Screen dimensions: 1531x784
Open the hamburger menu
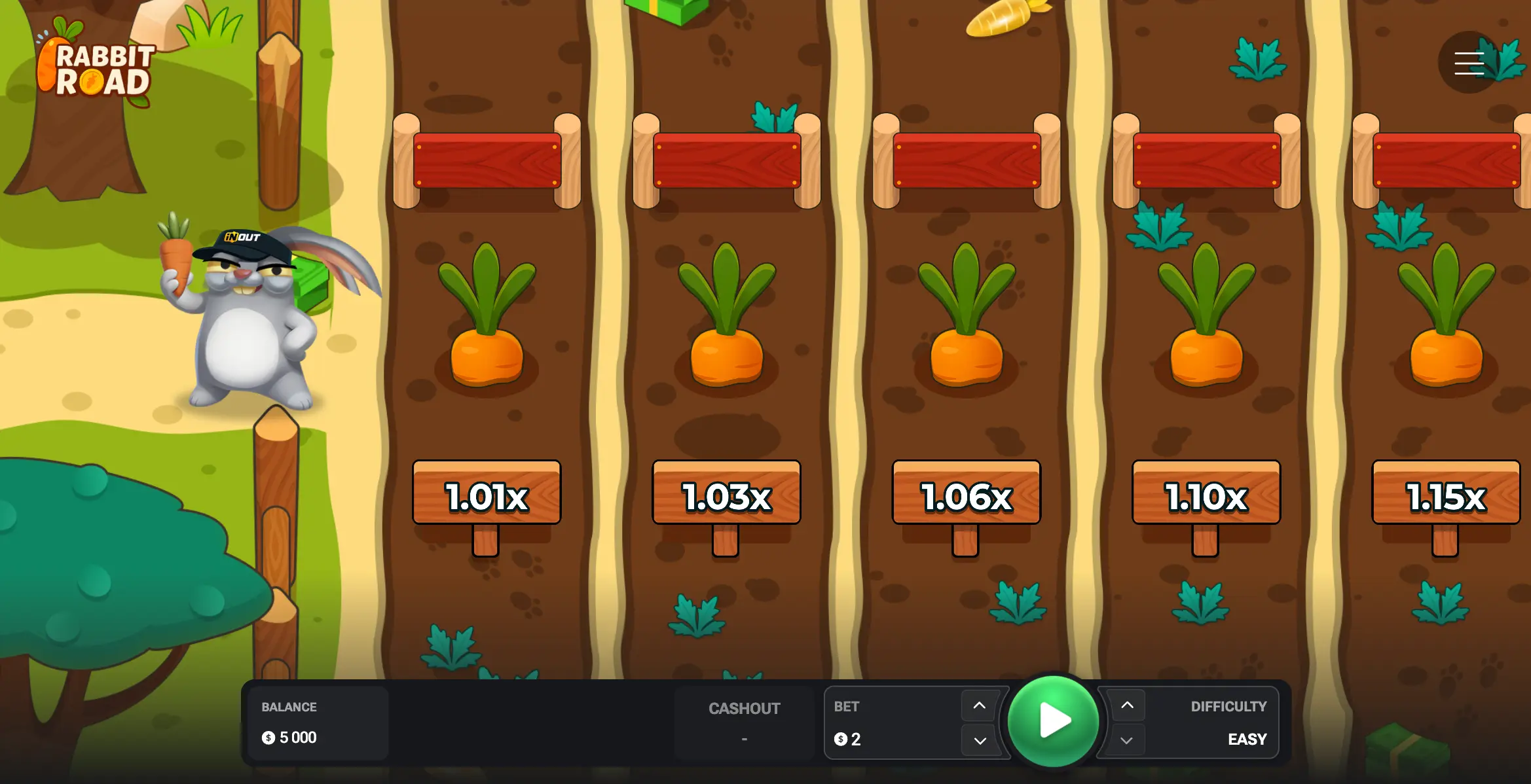click(1469, 63)
